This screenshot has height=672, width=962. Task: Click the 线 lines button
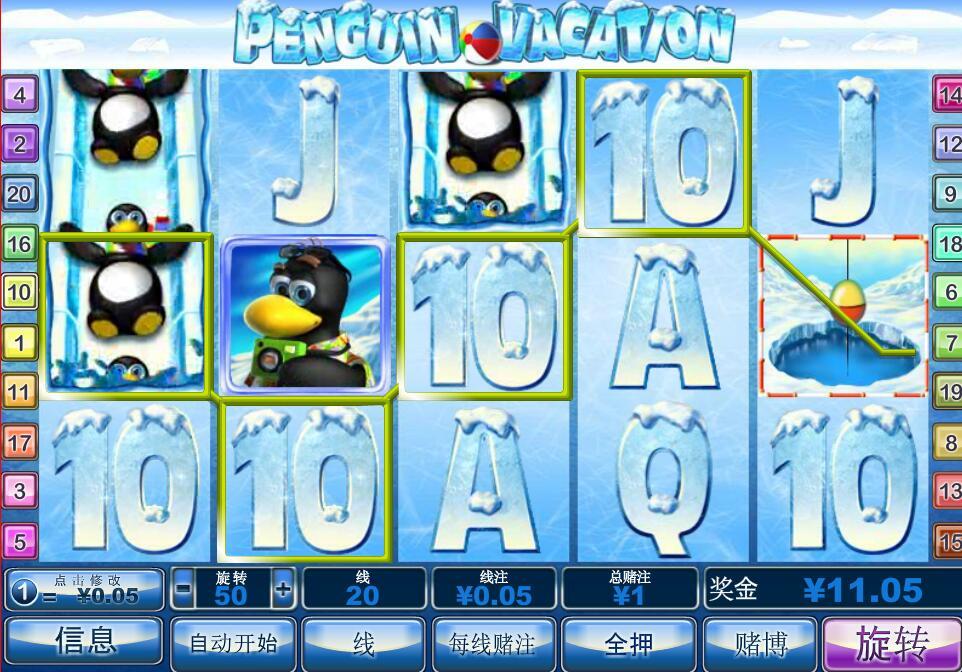363,643
